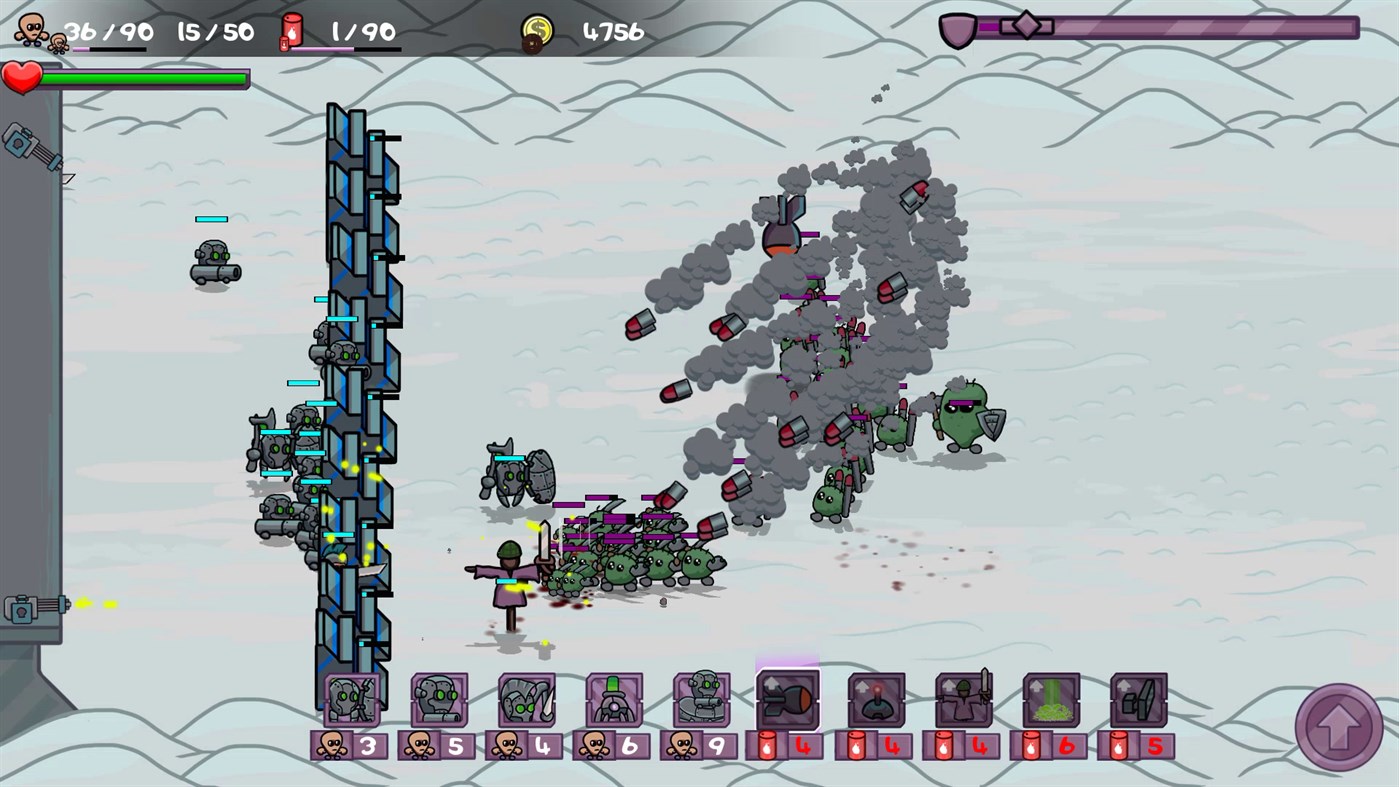Deselect the highlighted rocket strike card

point(789,698)
